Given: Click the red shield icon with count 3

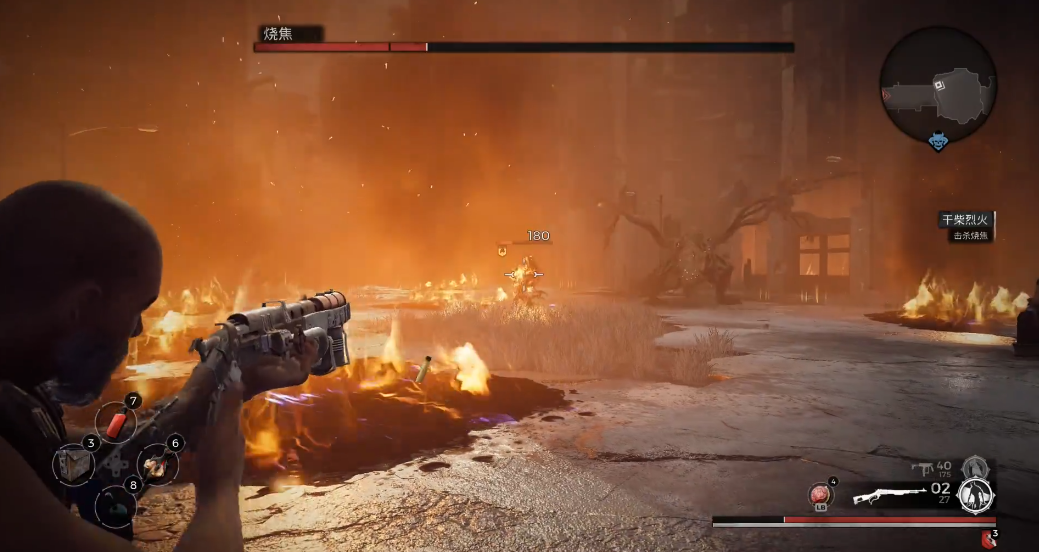Looking at the screenshot, I should pyautogui.click(x=989, y=538).
